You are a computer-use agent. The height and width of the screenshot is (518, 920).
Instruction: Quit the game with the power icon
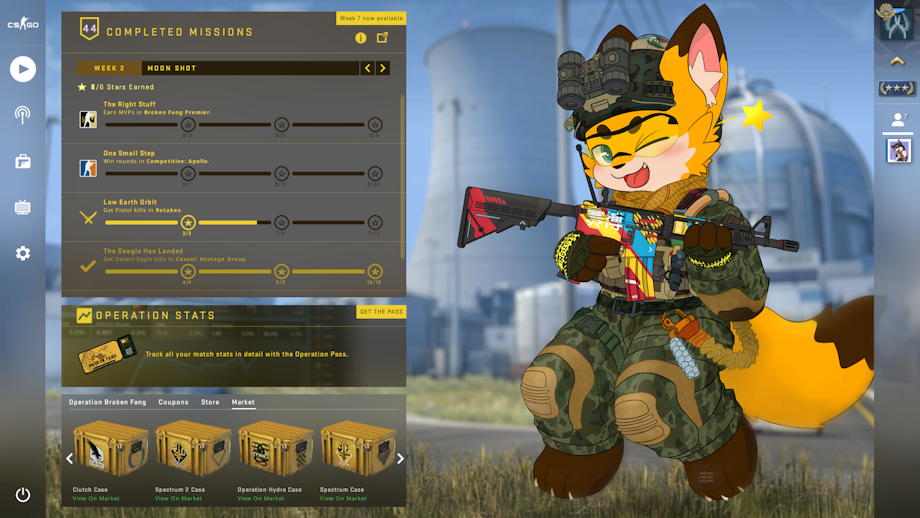23,494
